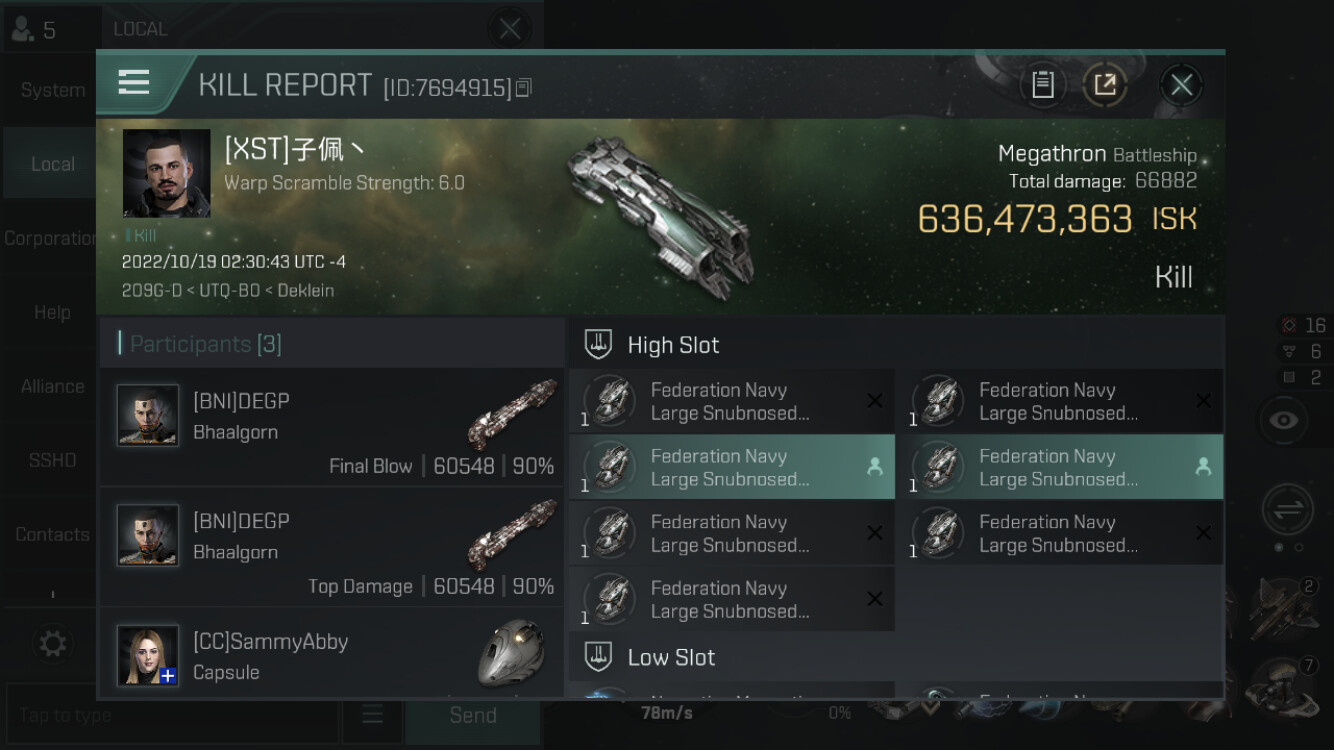Send the chat message
Screen dimensions: 1334x750
[473, 715]
